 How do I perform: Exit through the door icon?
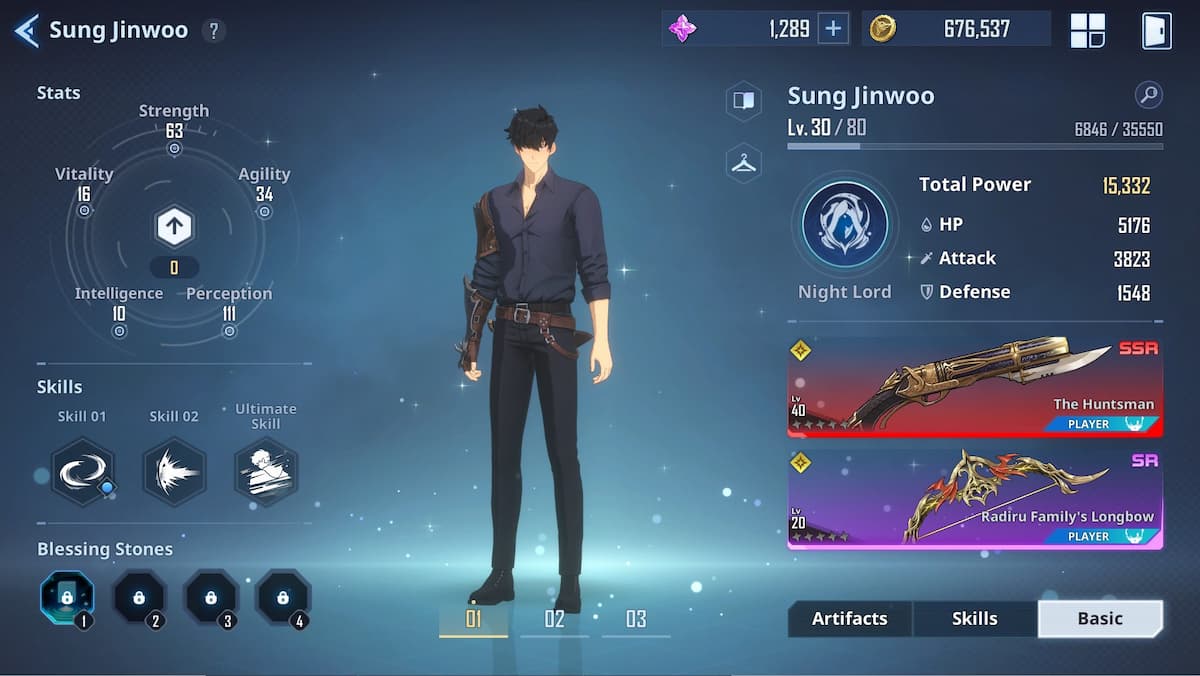(1156, 30)
